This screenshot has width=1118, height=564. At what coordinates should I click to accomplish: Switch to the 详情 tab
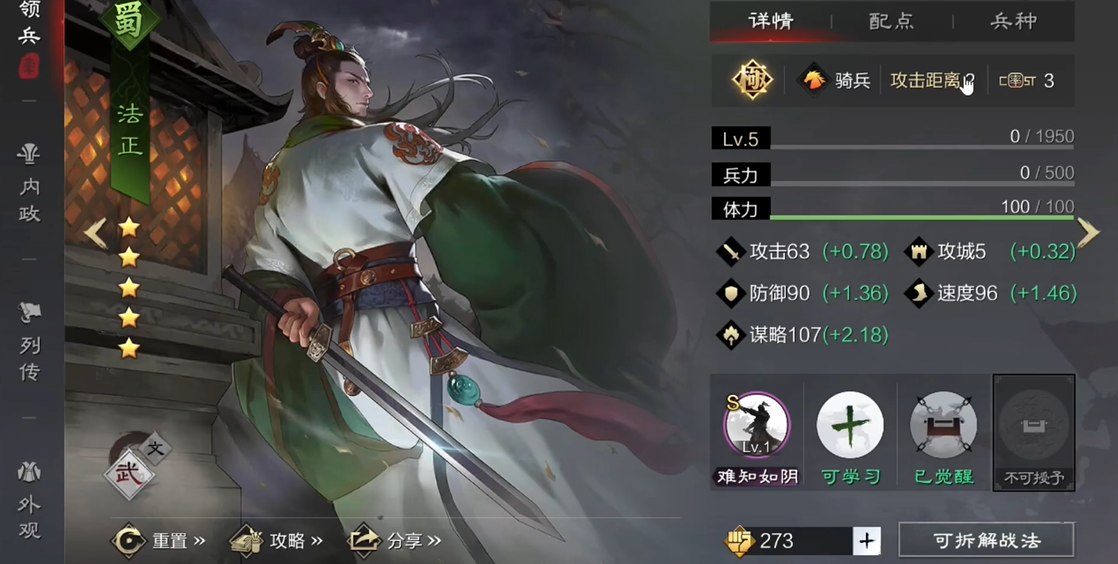(771, 21)
